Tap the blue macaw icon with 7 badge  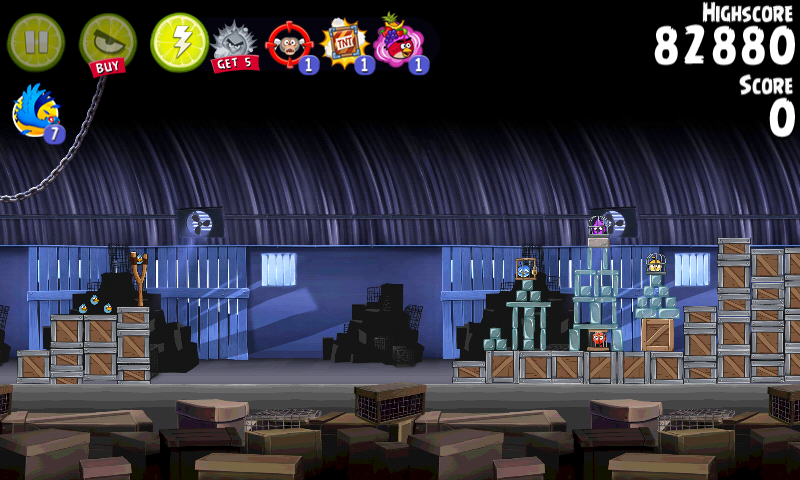pos(37,111)
